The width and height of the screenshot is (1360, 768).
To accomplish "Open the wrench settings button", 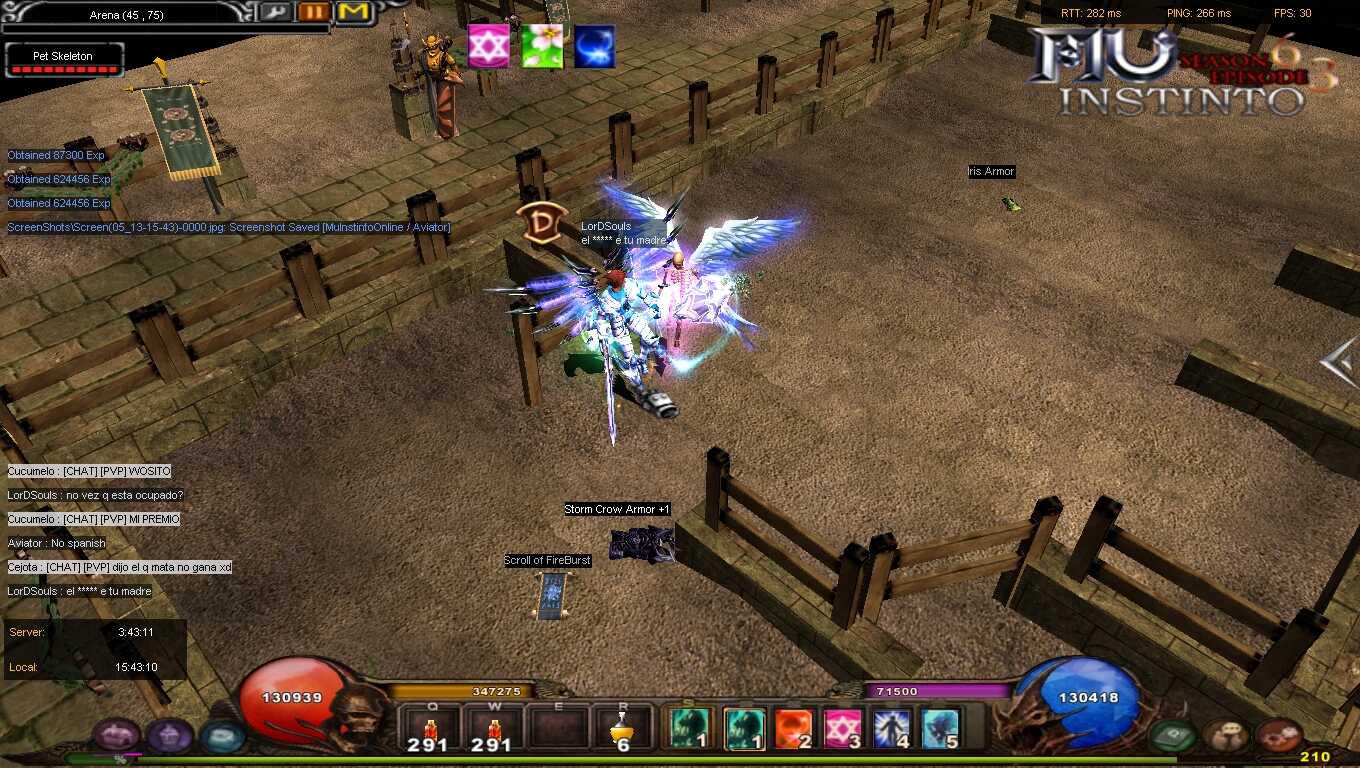I will coord(277,12).
